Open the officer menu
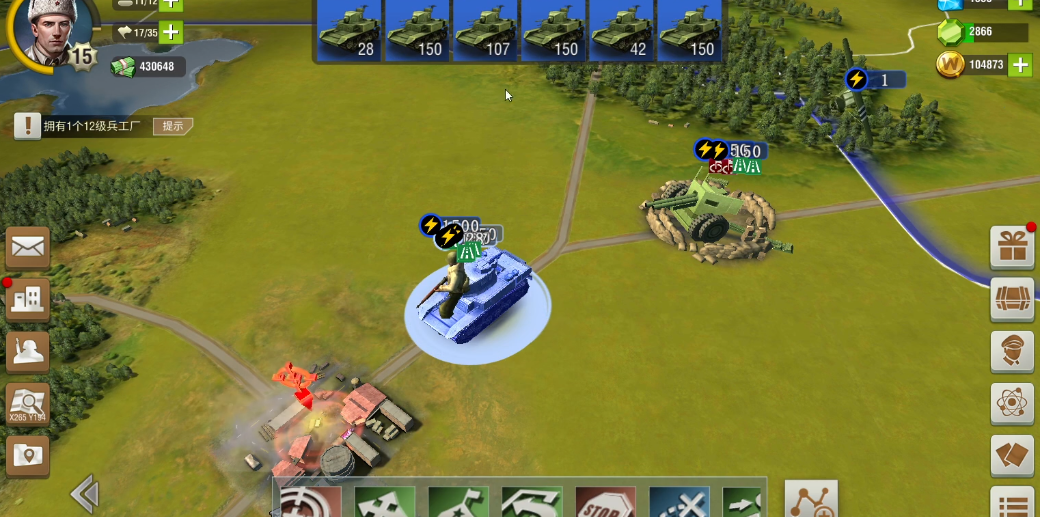The image size is (1040, 517). pyautogui.click(x=1012, y=352)
